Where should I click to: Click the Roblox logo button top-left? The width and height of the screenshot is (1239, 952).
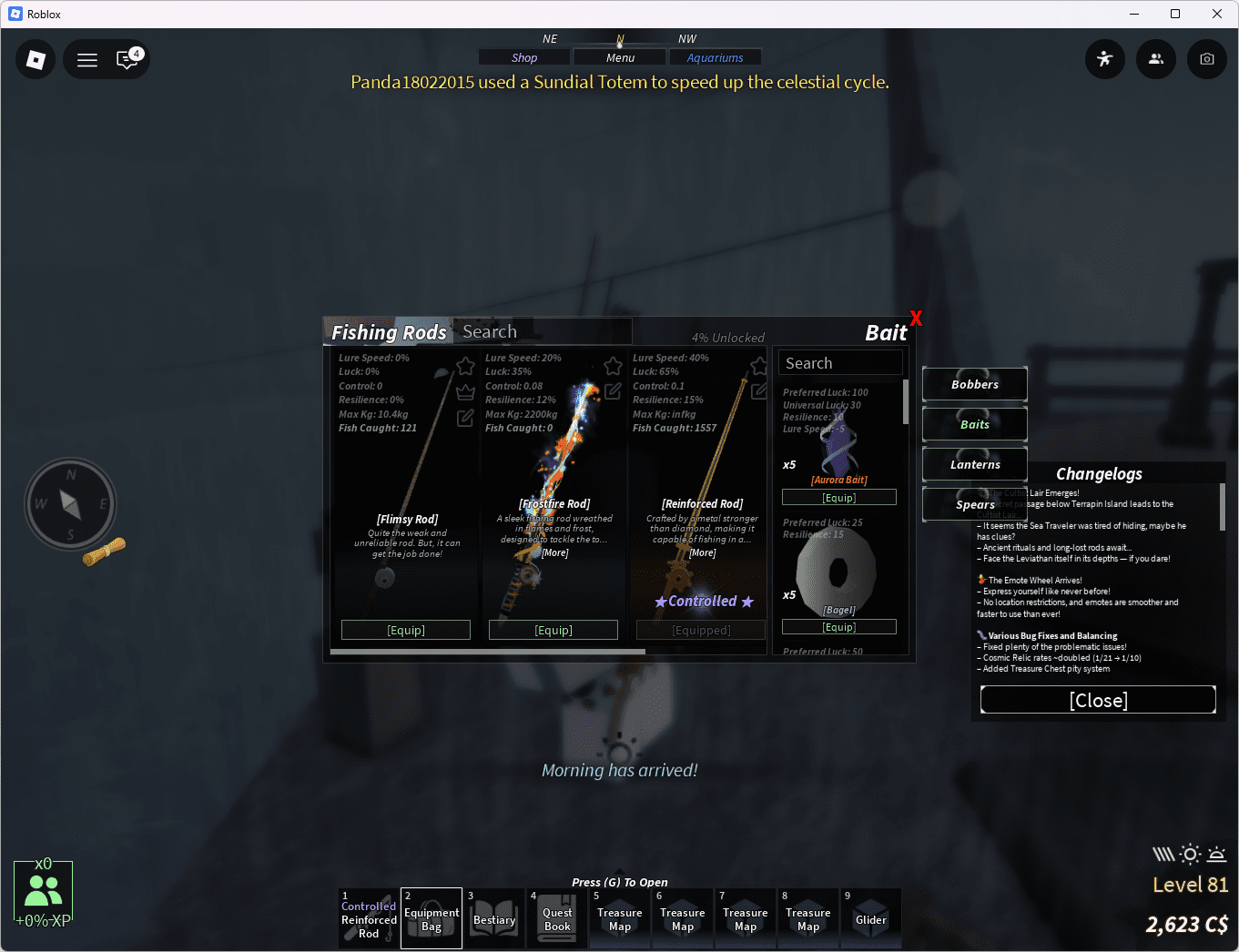click(35, 59)
